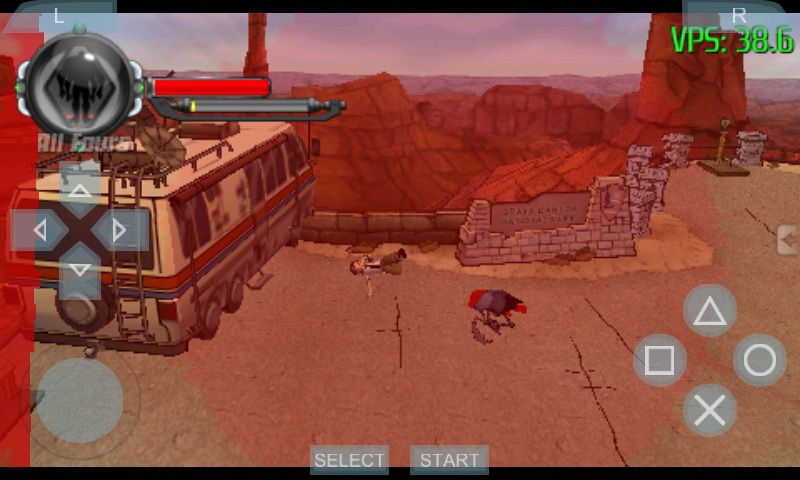Tap the D-pad down arrow

tap(80, 270)
